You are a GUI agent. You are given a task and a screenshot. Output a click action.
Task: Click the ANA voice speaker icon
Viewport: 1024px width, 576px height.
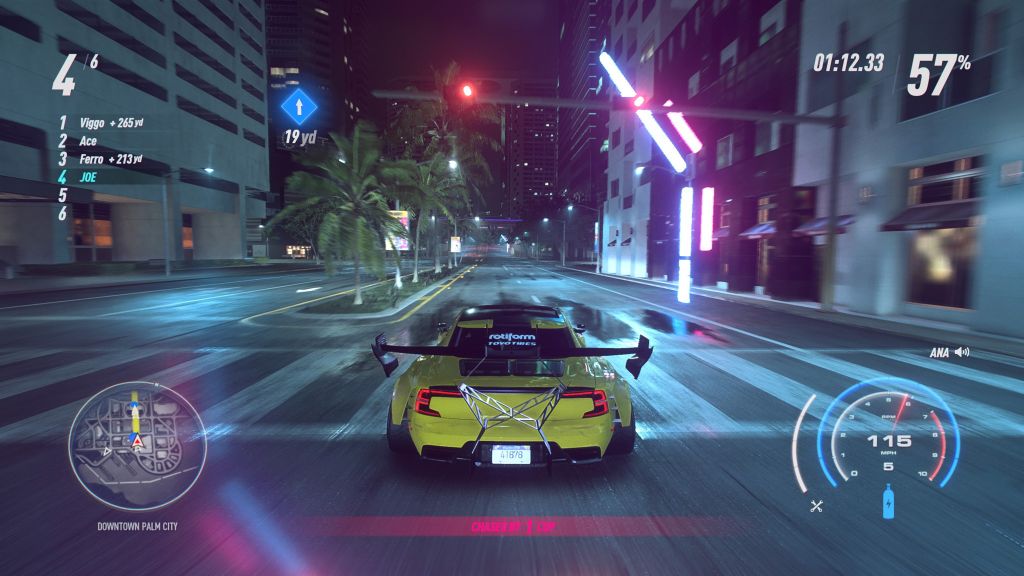pos(963,352)
